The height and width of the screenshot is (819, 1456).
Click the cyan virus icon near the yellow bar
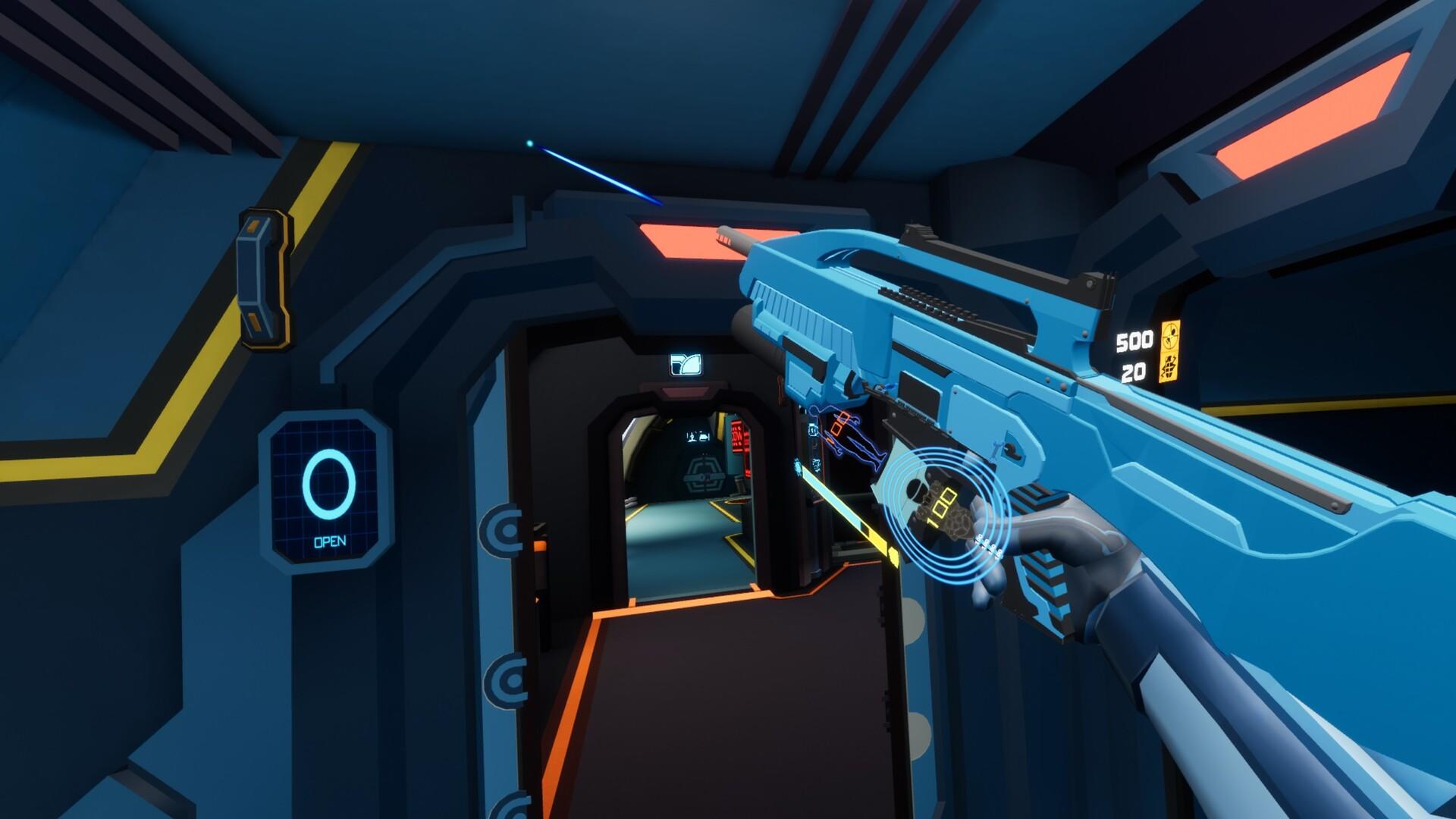tap(798, 466)
